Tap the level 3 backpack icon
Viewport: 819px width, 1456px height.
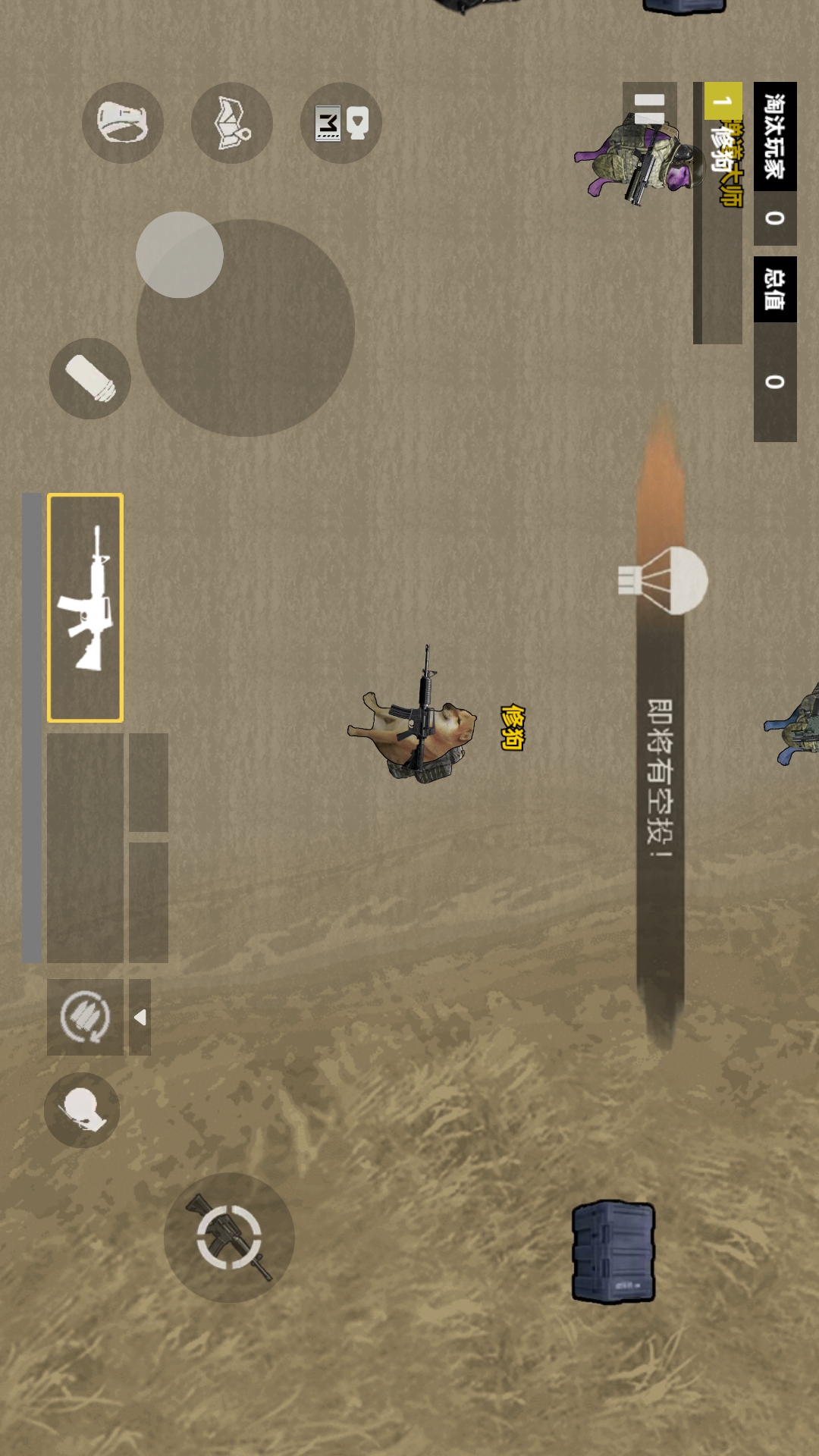pyautogui.click(x=341, y=123)
